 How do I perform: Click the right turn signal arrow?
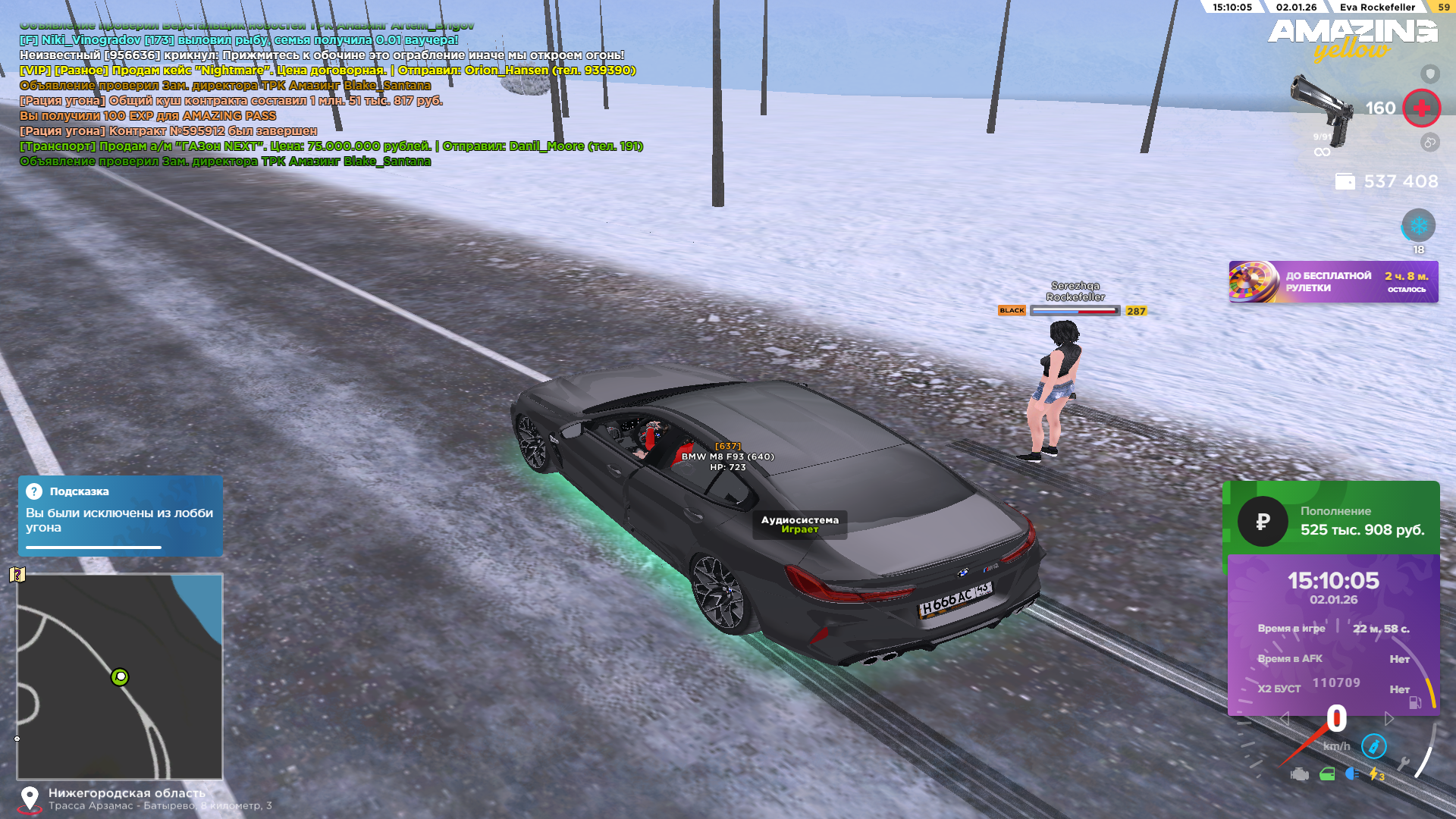tap(1389, 718)
